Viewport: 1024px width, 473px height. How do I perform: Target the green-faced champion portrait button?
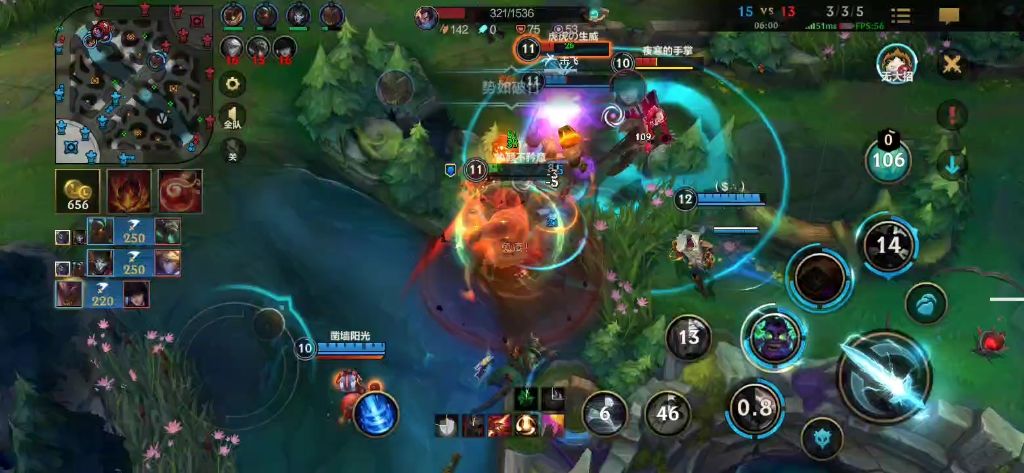click(773, 338)
